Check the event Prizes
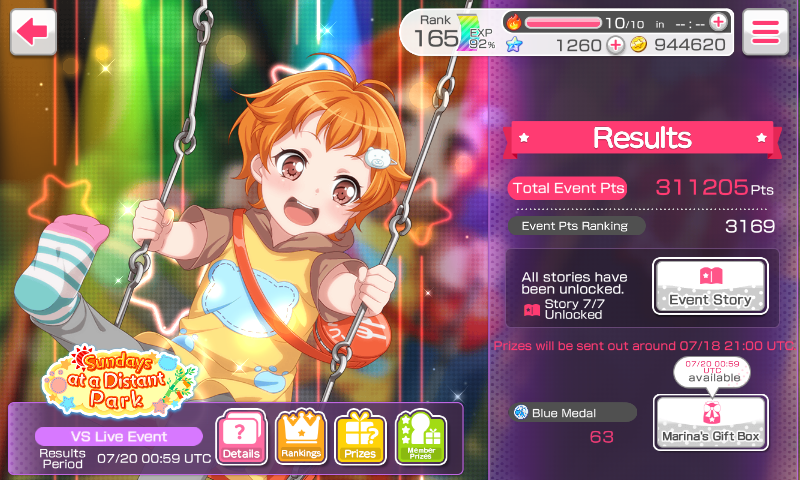800x480 pixels. click(x=360, y=438)
